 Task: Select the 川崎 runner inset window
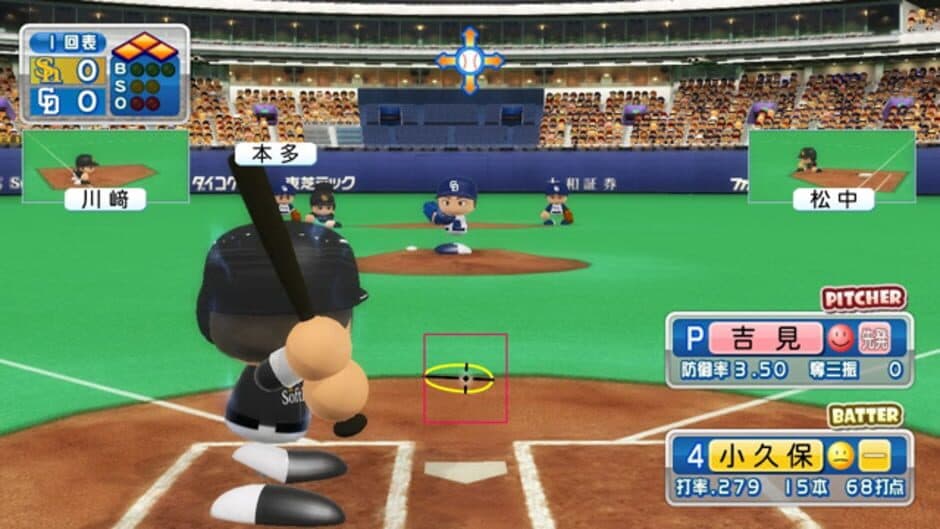click(105, 167)
